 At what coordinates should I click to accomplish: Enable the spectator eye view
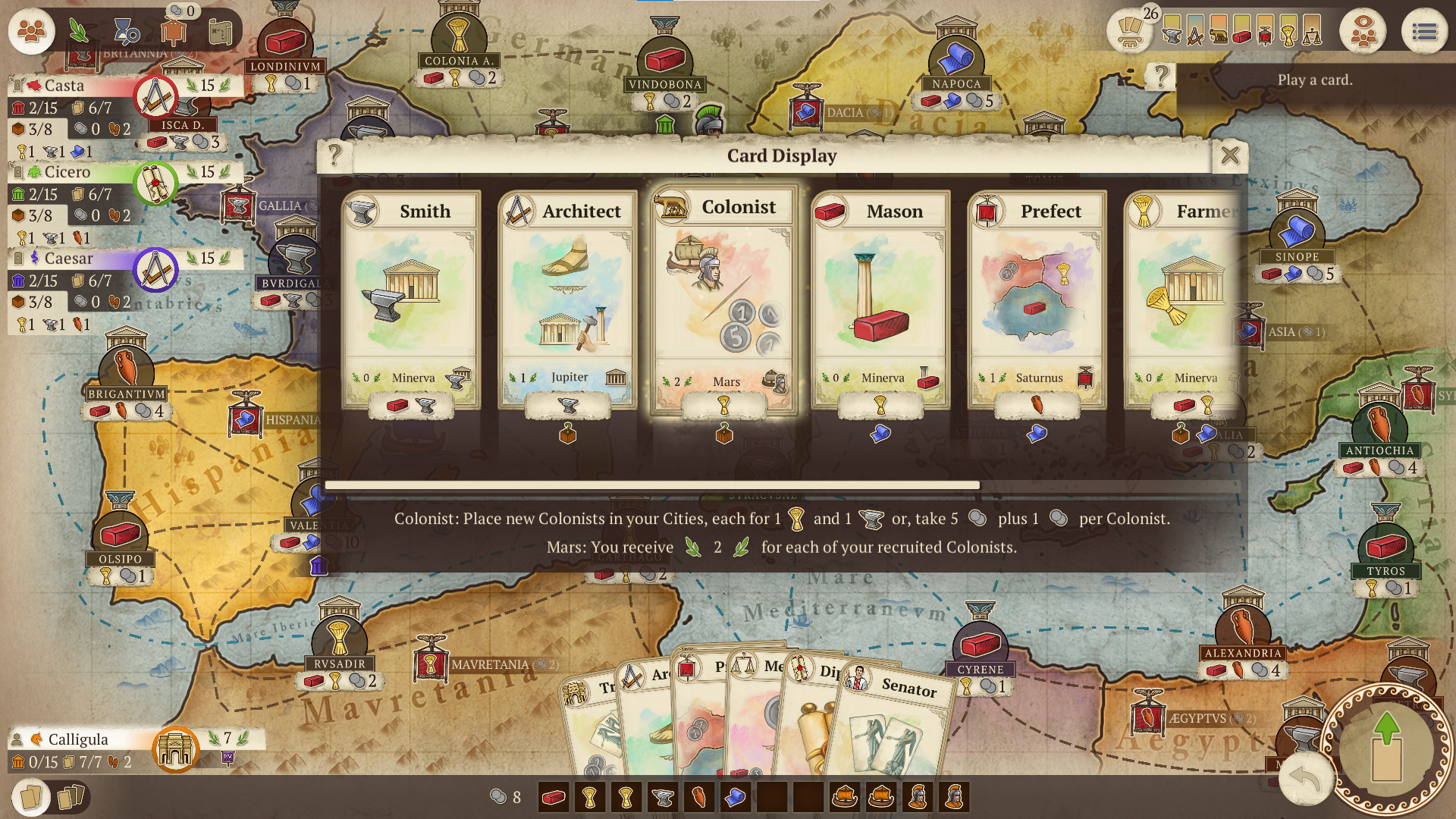tap(1363, 30)
